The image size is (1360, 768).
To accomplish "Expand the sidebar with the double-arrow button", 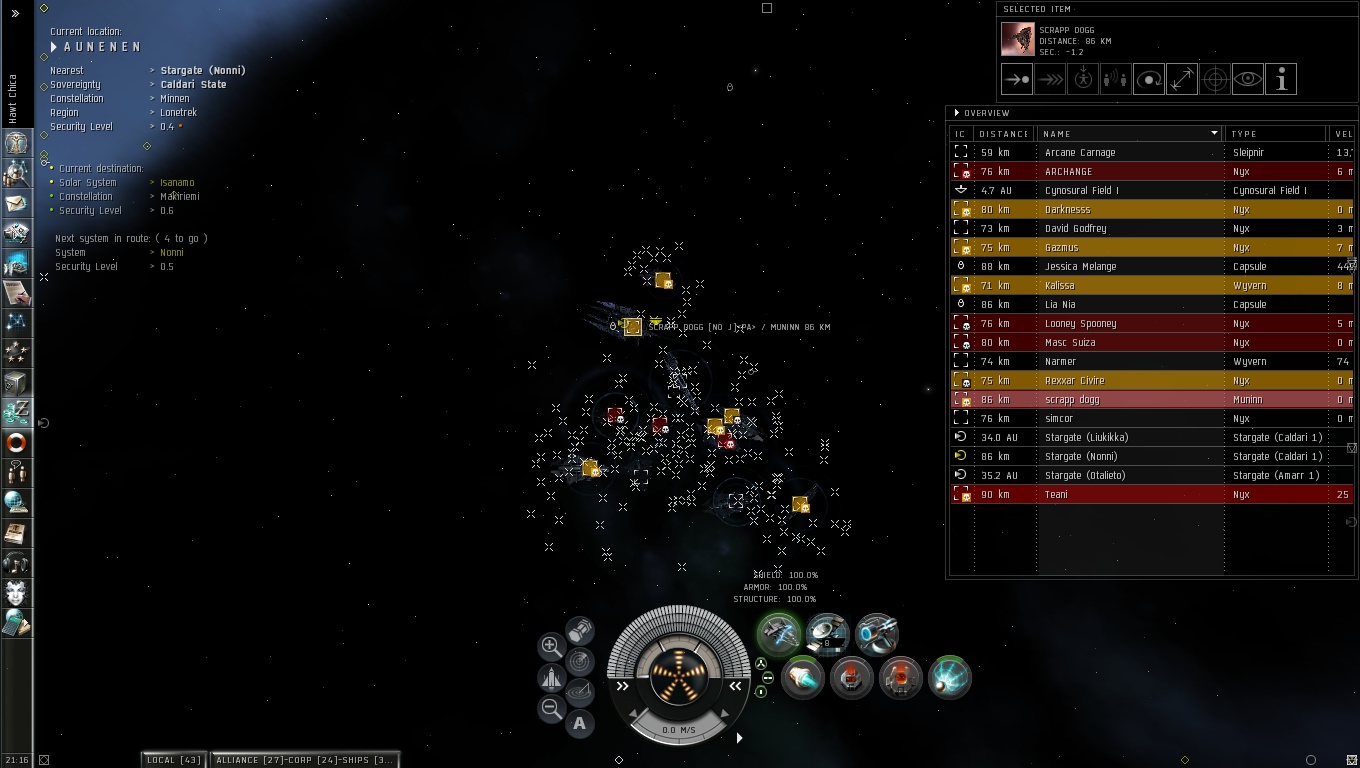I will 15,13.
